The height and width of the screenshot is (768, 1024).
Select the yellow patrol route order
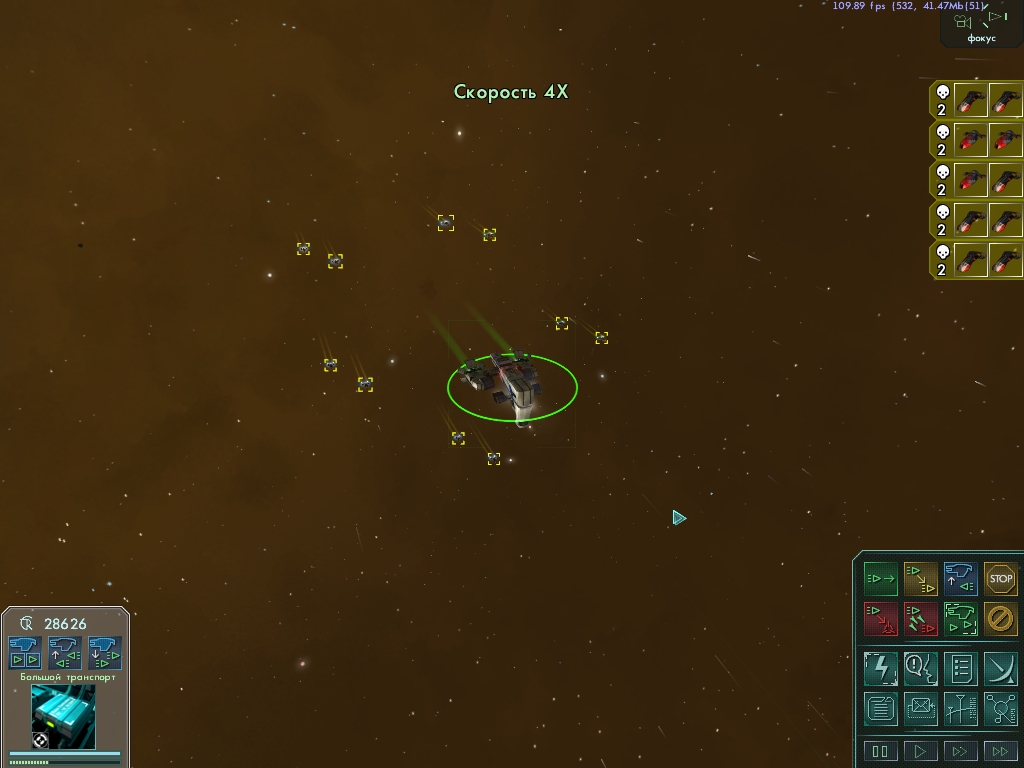(x=920, y=579)
